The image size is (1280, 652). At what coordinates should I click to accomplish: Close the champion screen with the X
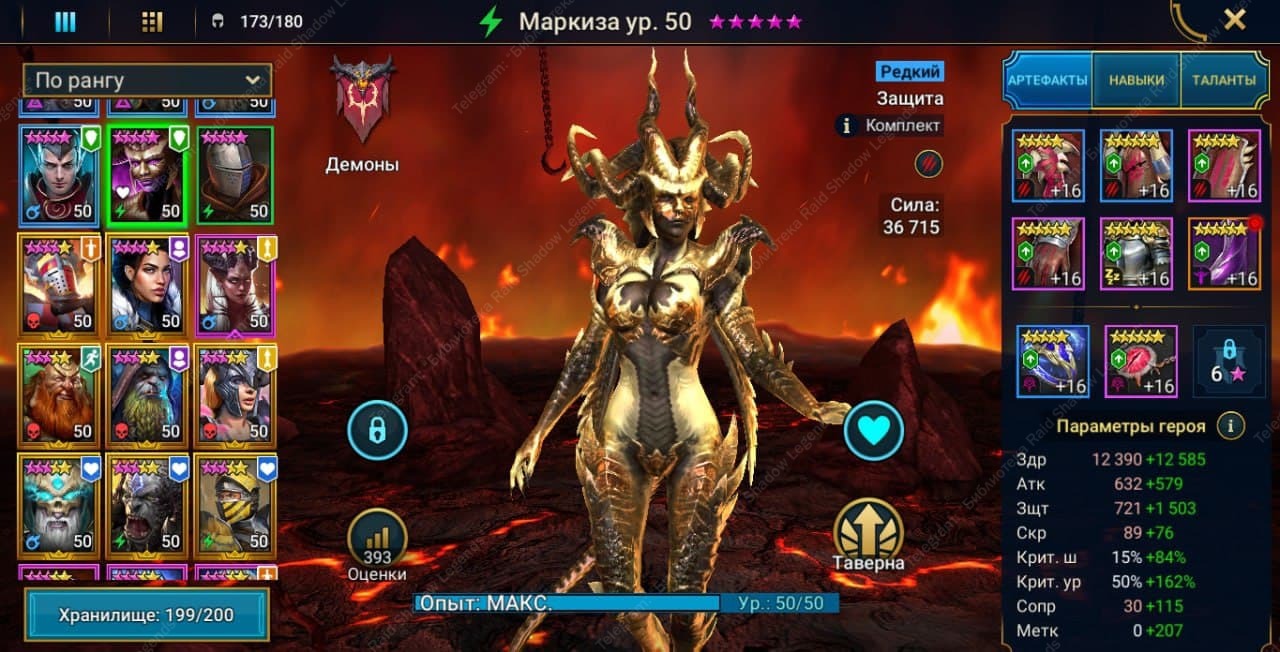1234,18
